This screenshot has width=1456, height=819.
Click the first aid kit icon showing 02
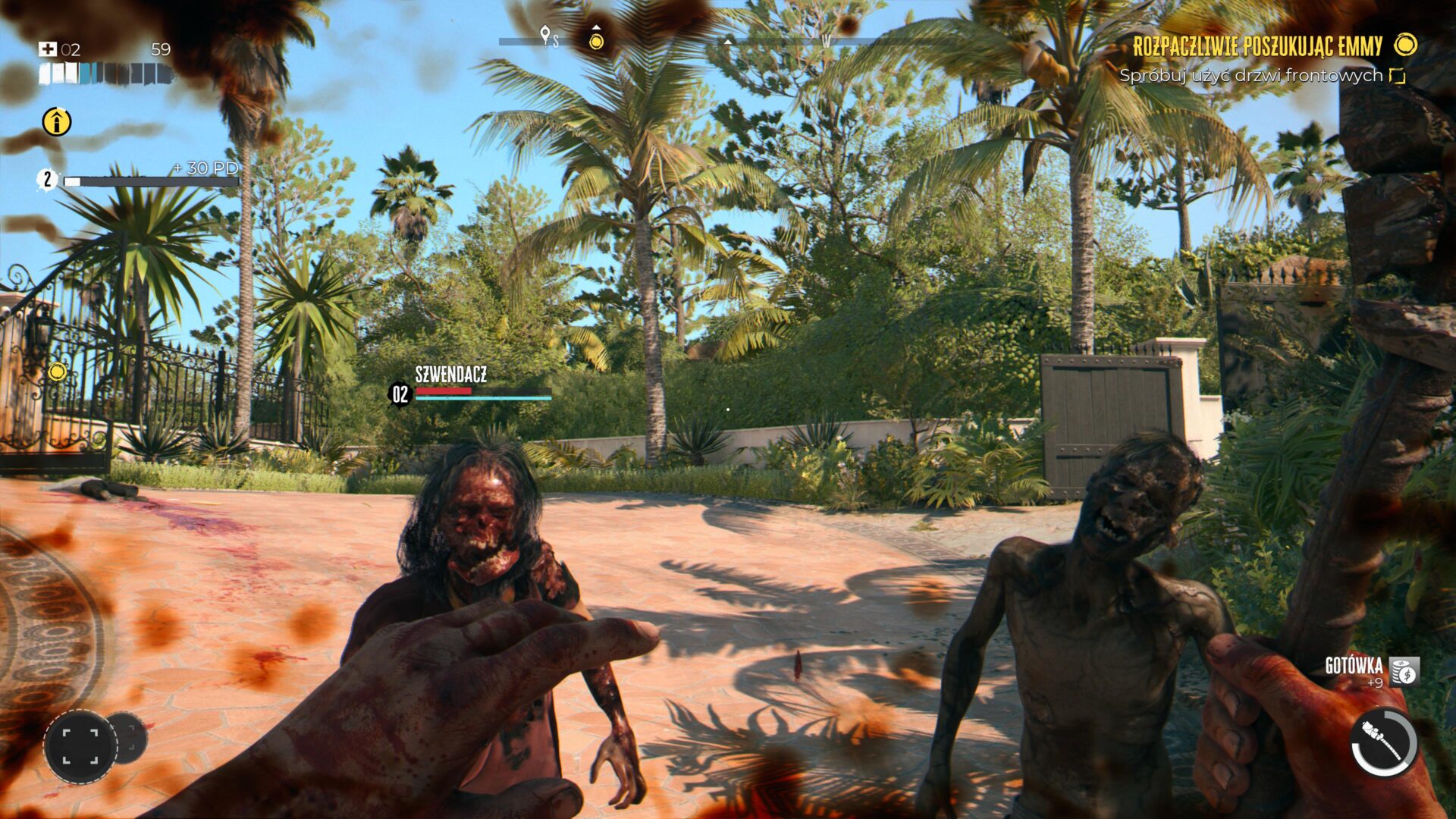click(x=48, y=49)
